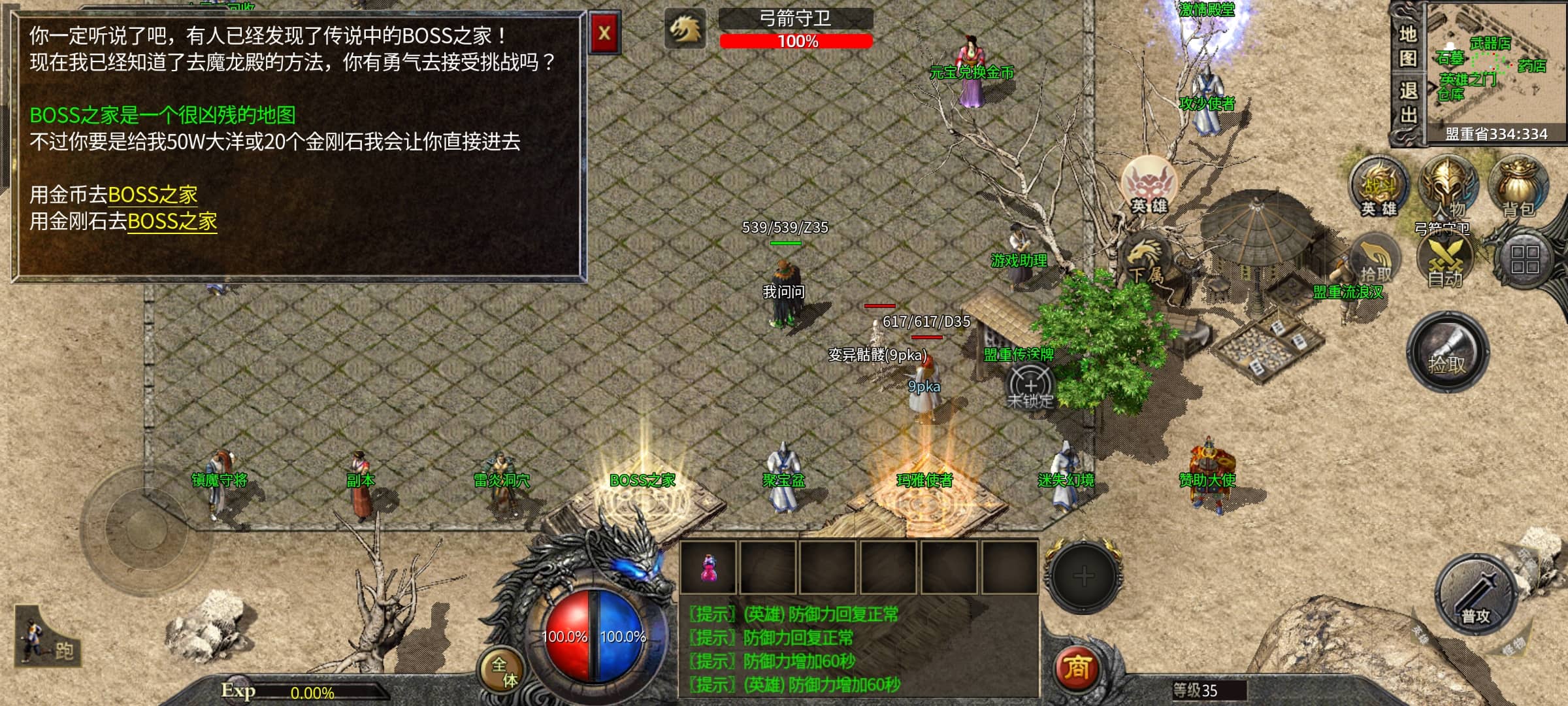Image resolution: width=1568 pixels, height=706 pixels.
Task: Choose 用金刚石去BOSS之家 dialogue option
Action: point(172,222)
